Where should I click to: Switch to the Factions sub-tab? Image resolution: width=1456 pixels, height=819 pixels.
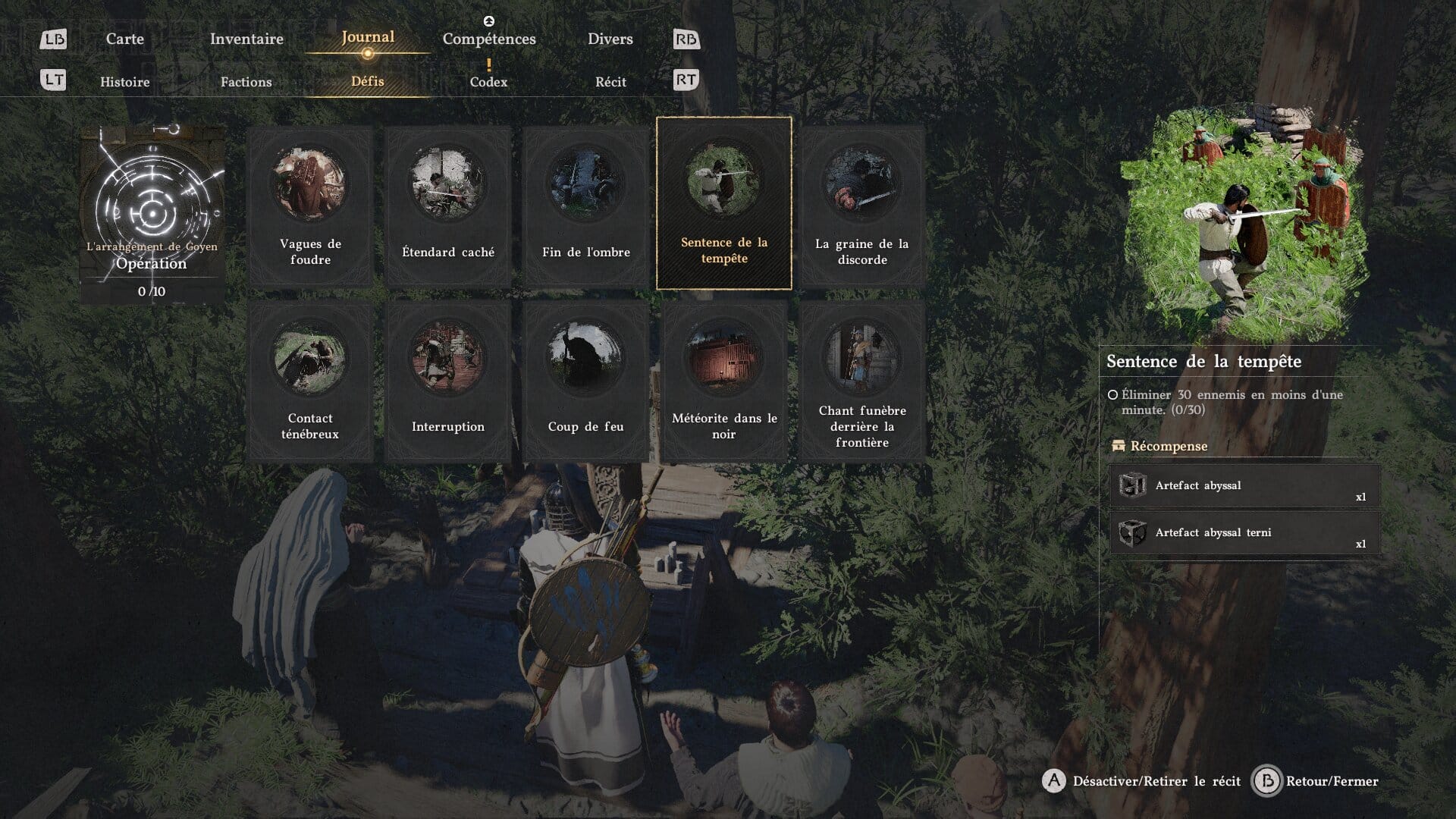246,82
